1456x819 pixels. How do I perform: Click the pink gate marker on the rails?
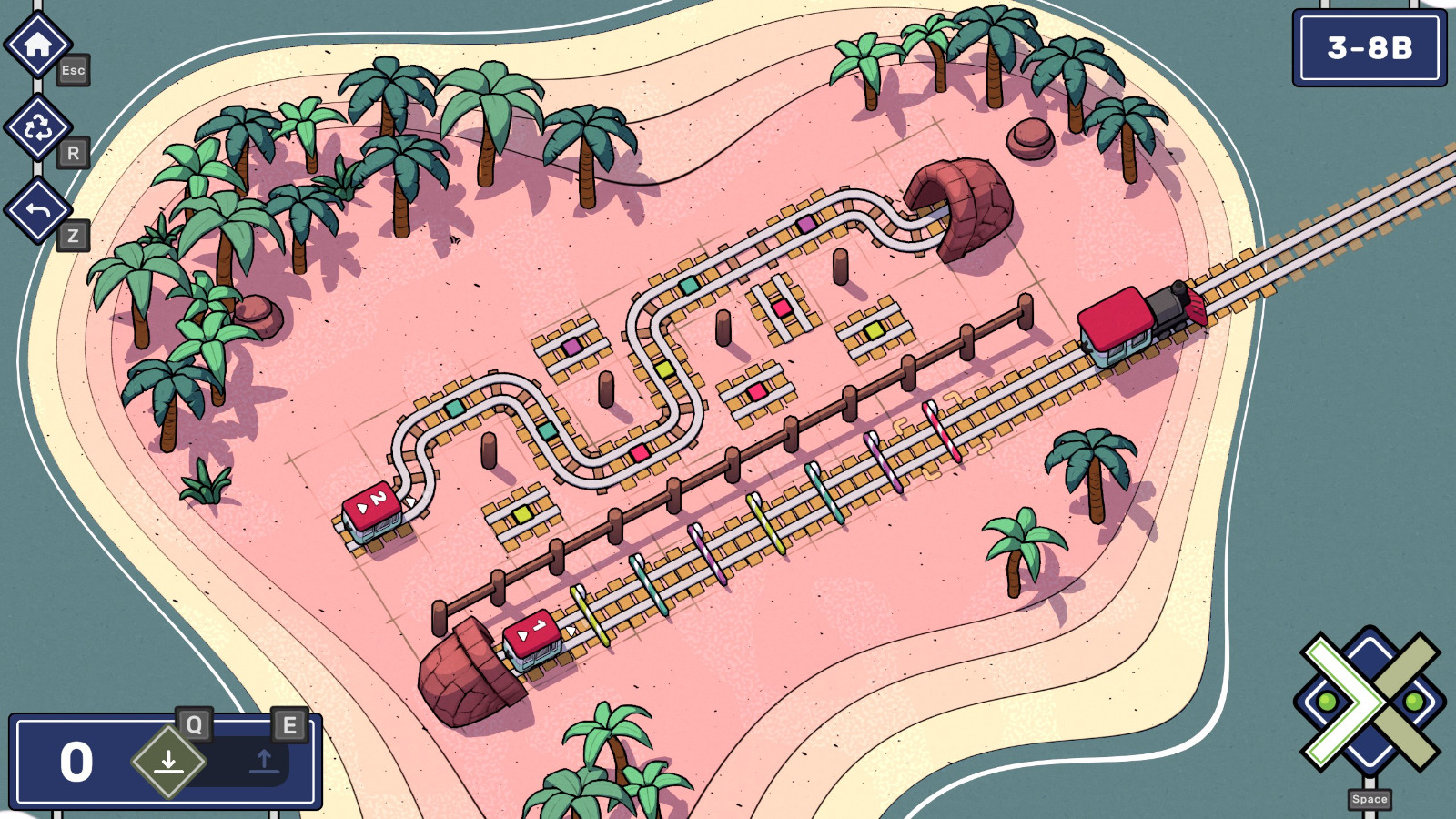(942, 432)
